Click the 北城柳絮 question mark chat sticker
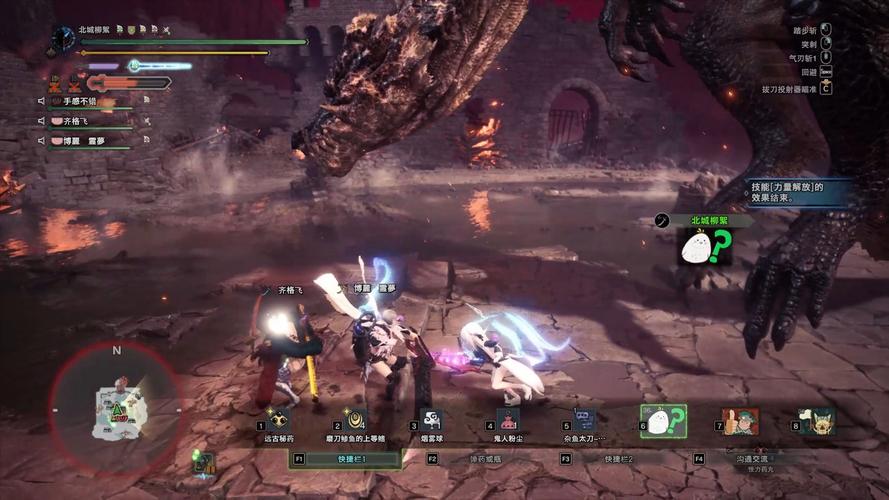 coord(706,246)
